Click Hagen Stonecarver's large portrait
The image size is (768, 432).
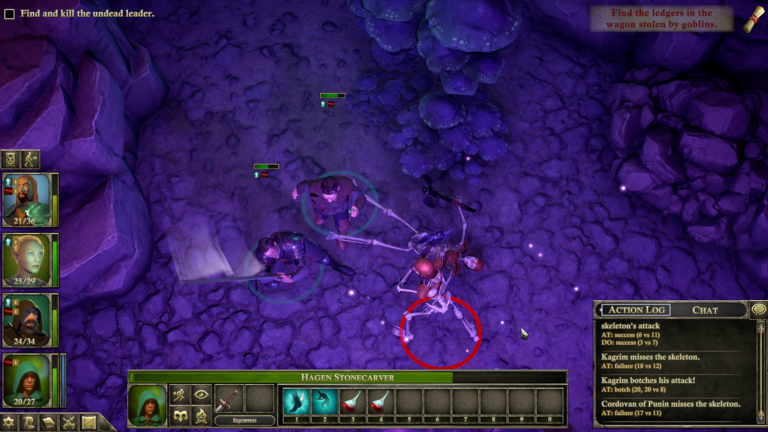click(x=148, y=405)
